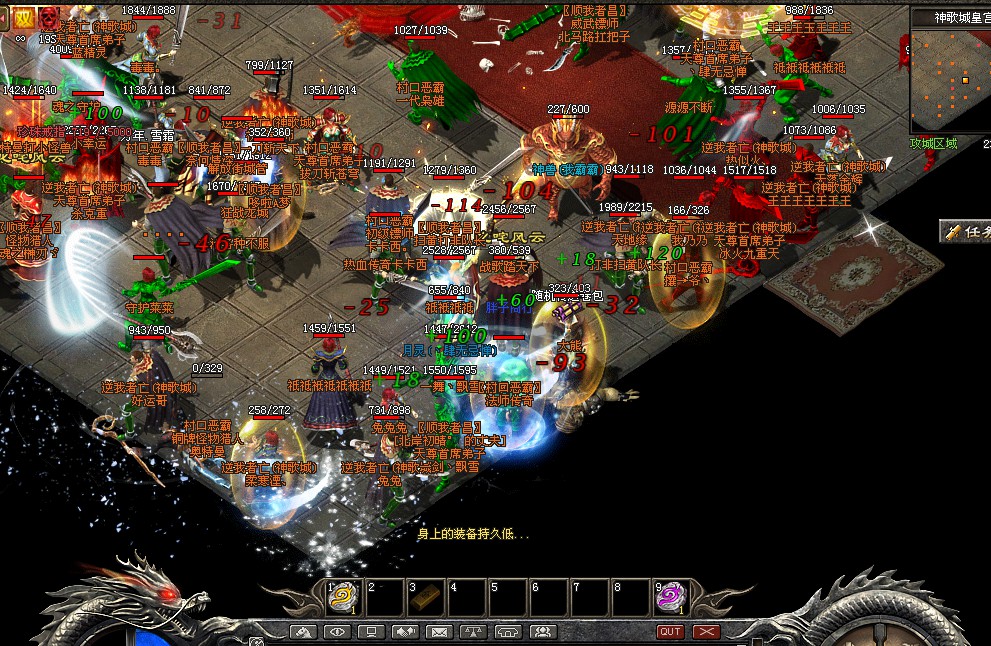The width and height of the screenshot is (991, 646).
Task: Open the horse mount button
Action: [x=303, y=632]
